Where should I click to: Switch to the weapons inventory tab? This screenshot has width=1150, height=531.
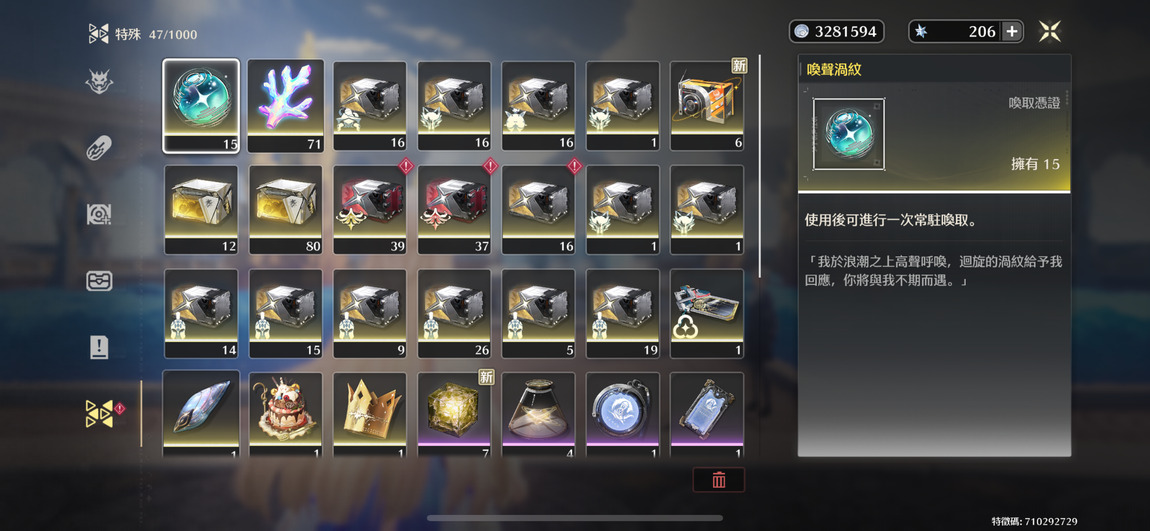tap(99, 148)
